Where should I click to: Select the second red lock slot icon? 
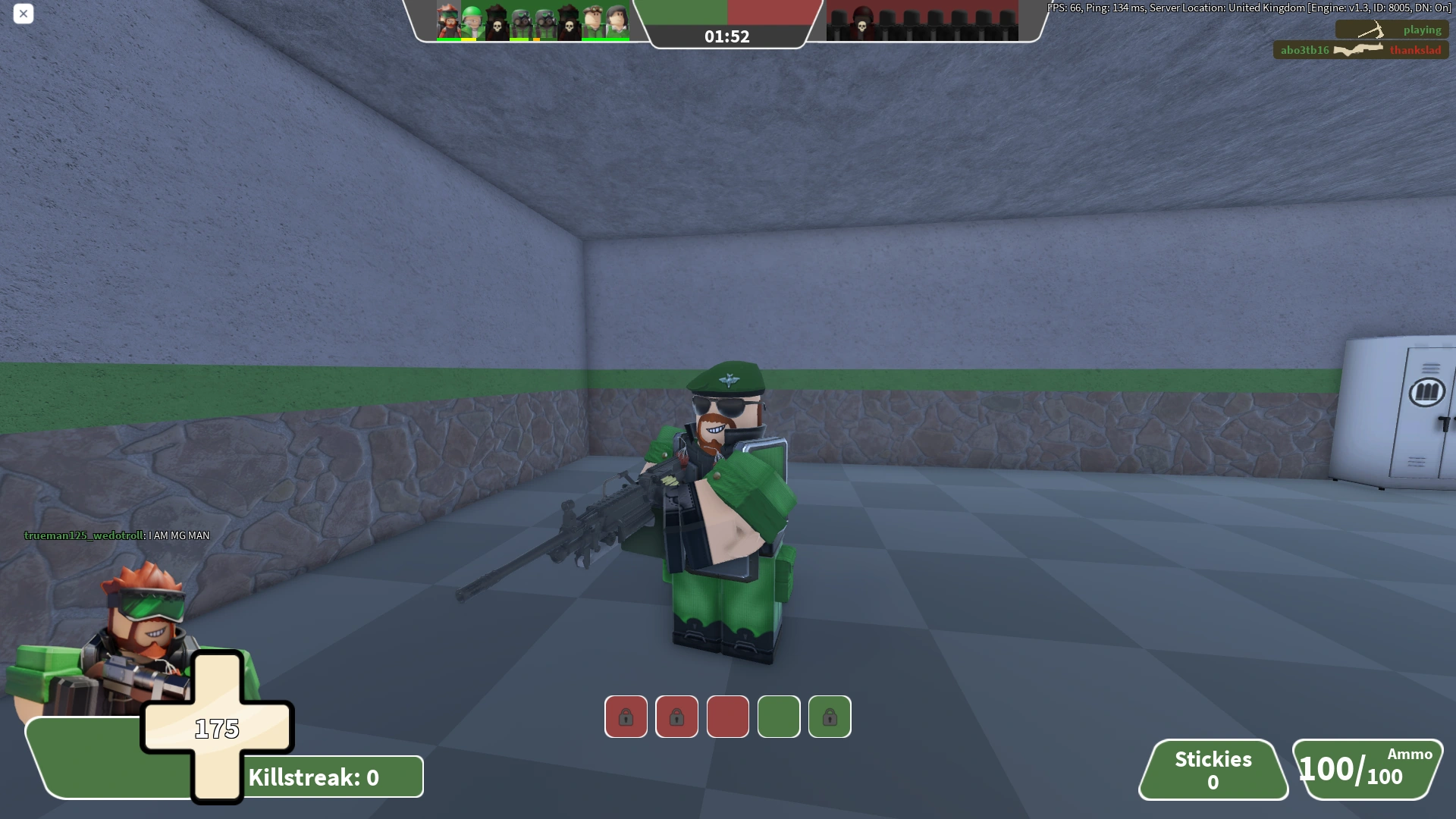tap(677, 717)
